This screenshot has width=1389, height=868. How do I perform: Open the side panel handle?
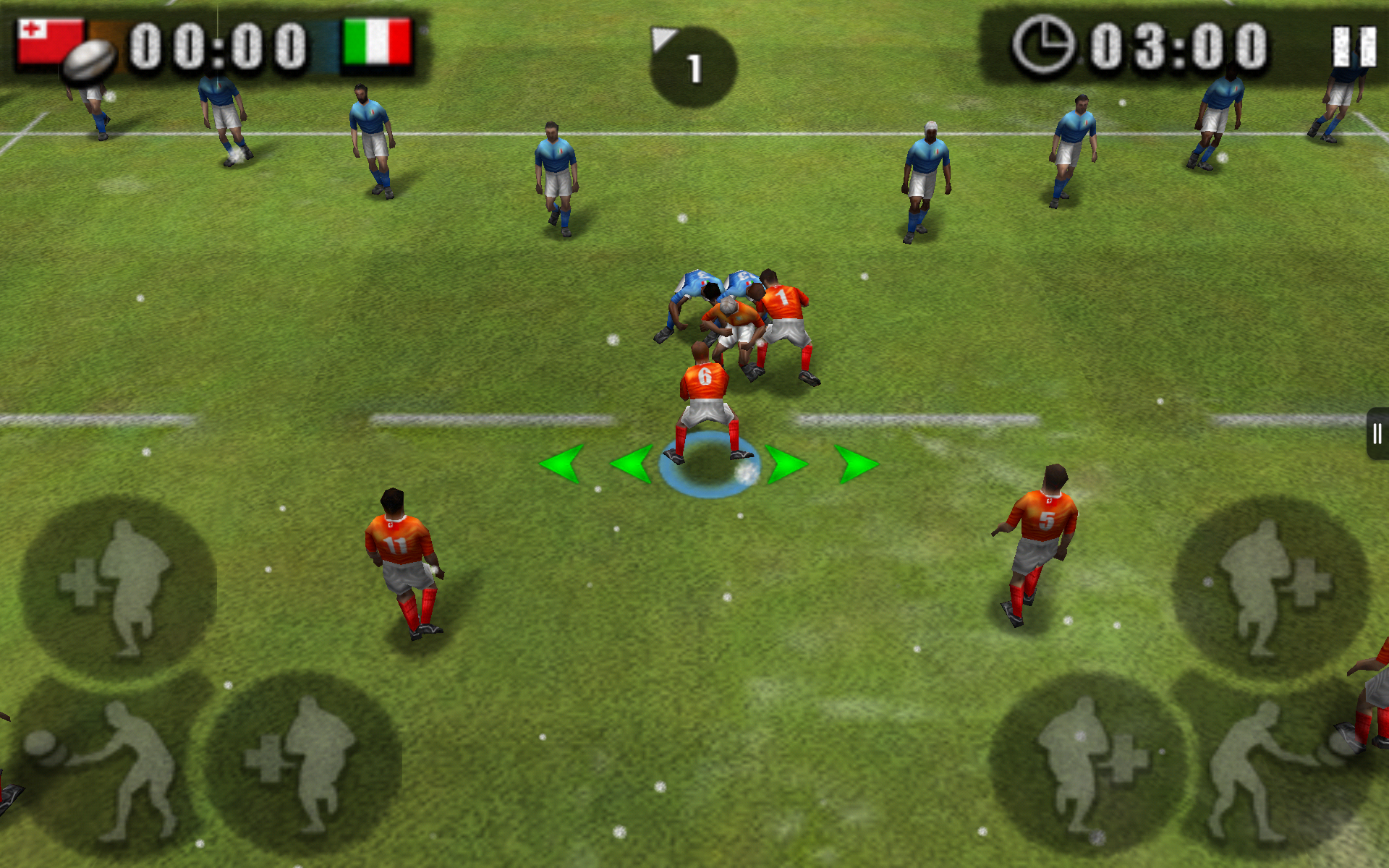click(x=1377, y=434)
